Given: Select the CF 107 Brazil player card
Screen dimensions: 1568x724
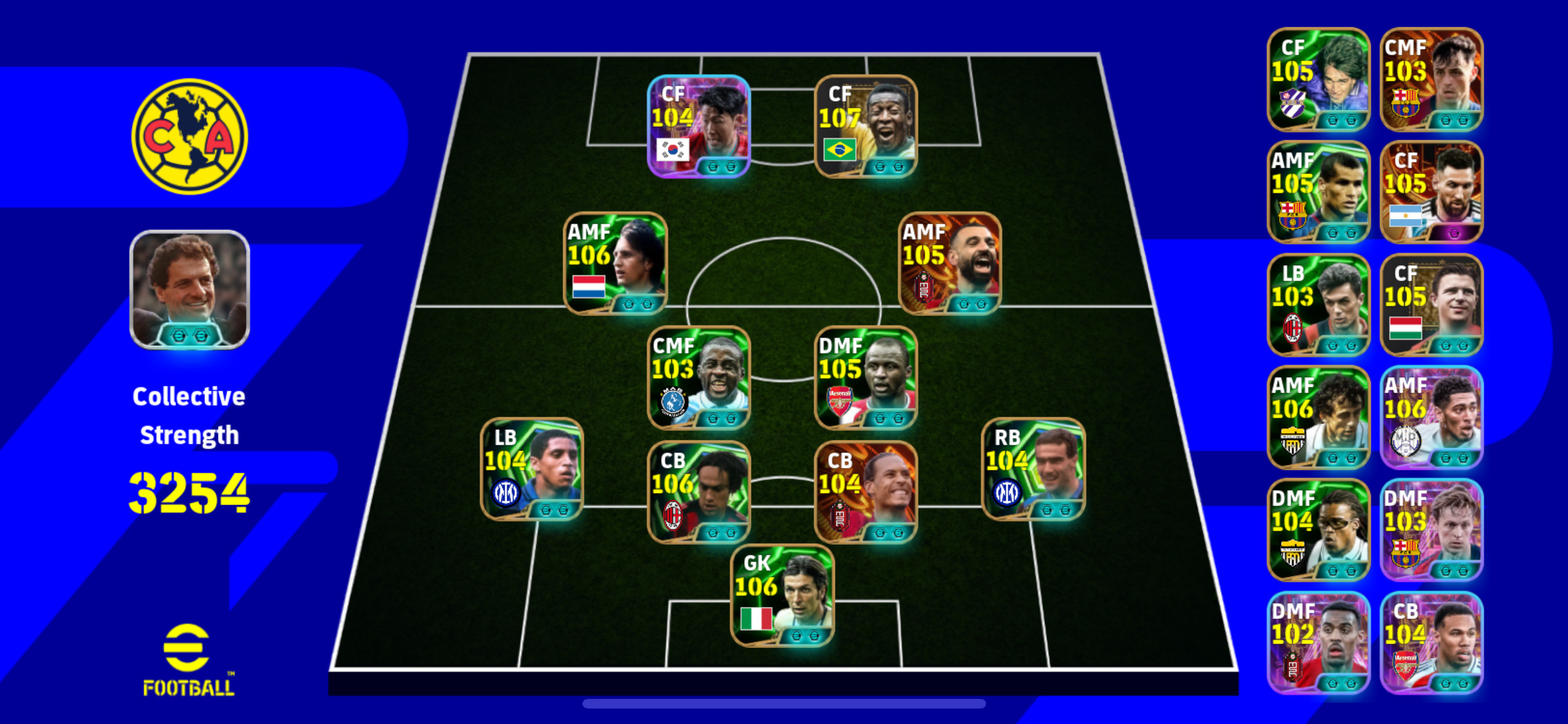Looking at the screenshot, I should click(866, 126).
